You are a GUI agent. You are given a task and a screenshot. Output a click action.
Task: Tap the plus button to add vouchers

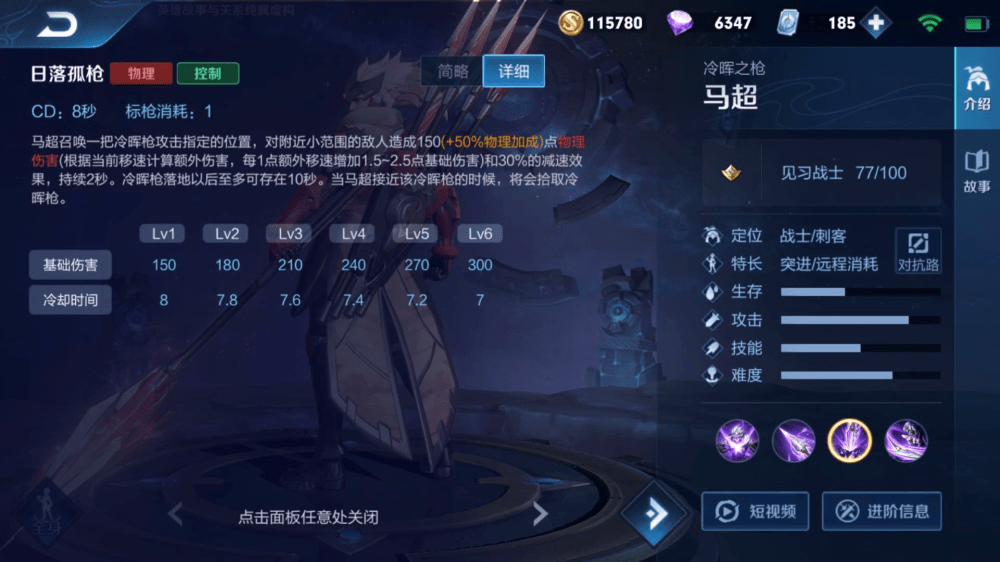877,23
